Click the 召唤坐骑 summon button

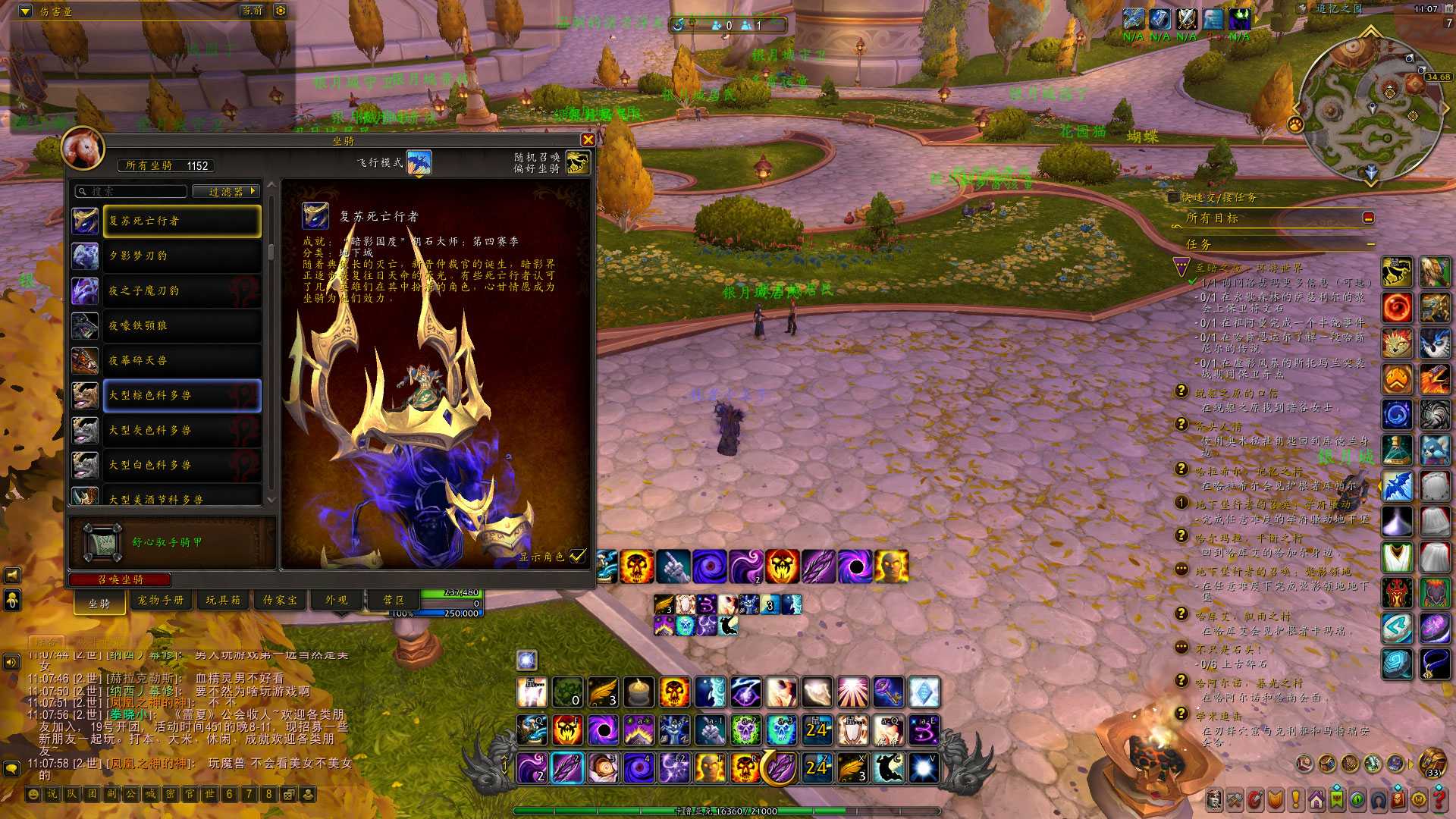(x=120, y=580)
